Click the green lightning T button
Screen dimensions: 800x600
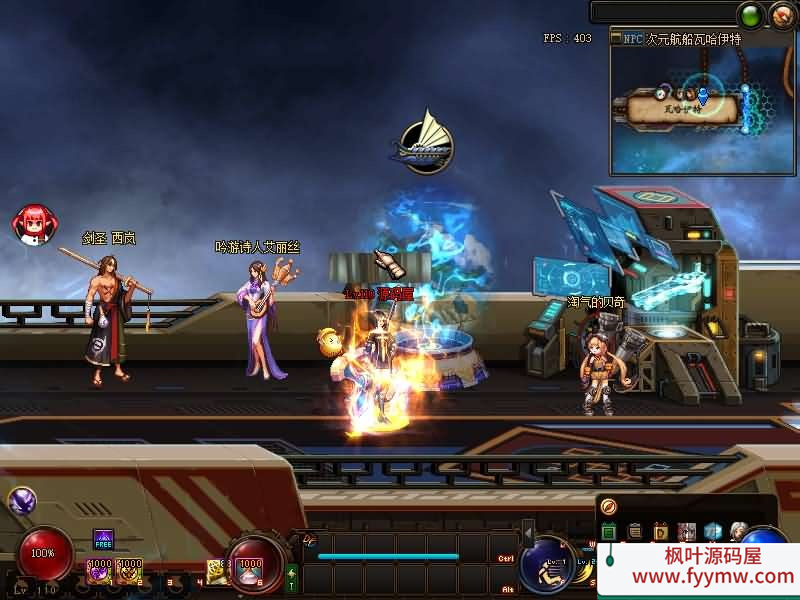pyautogui.click(x=292, y=578)
